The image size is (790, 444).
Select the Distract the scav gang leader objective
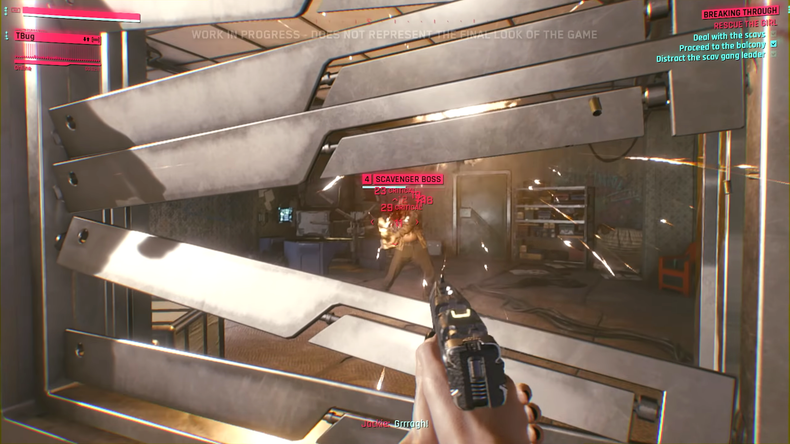[x=710, y=57]
